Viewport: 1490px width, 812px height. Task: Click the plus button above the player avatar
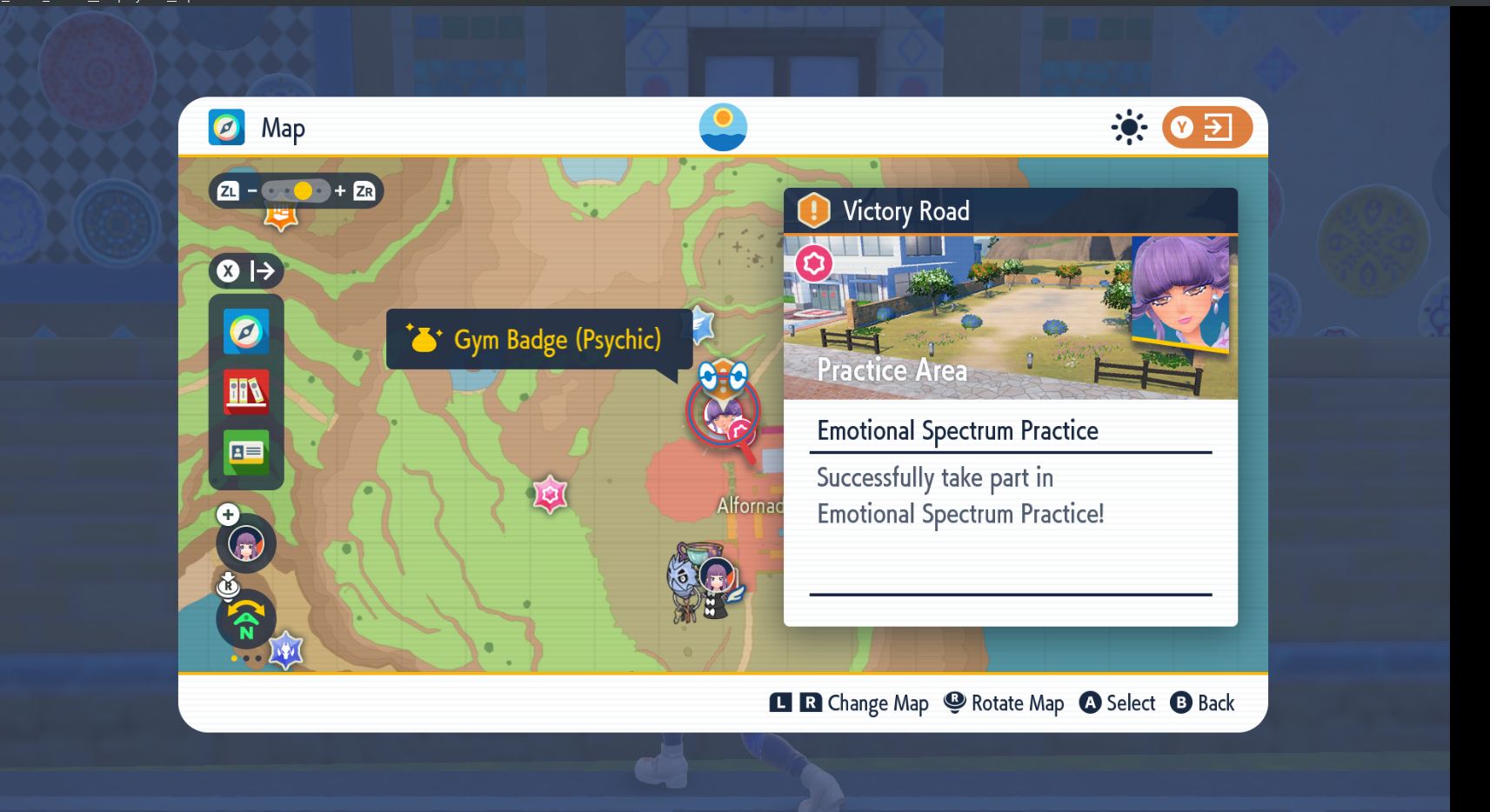(x=227, y=515)
